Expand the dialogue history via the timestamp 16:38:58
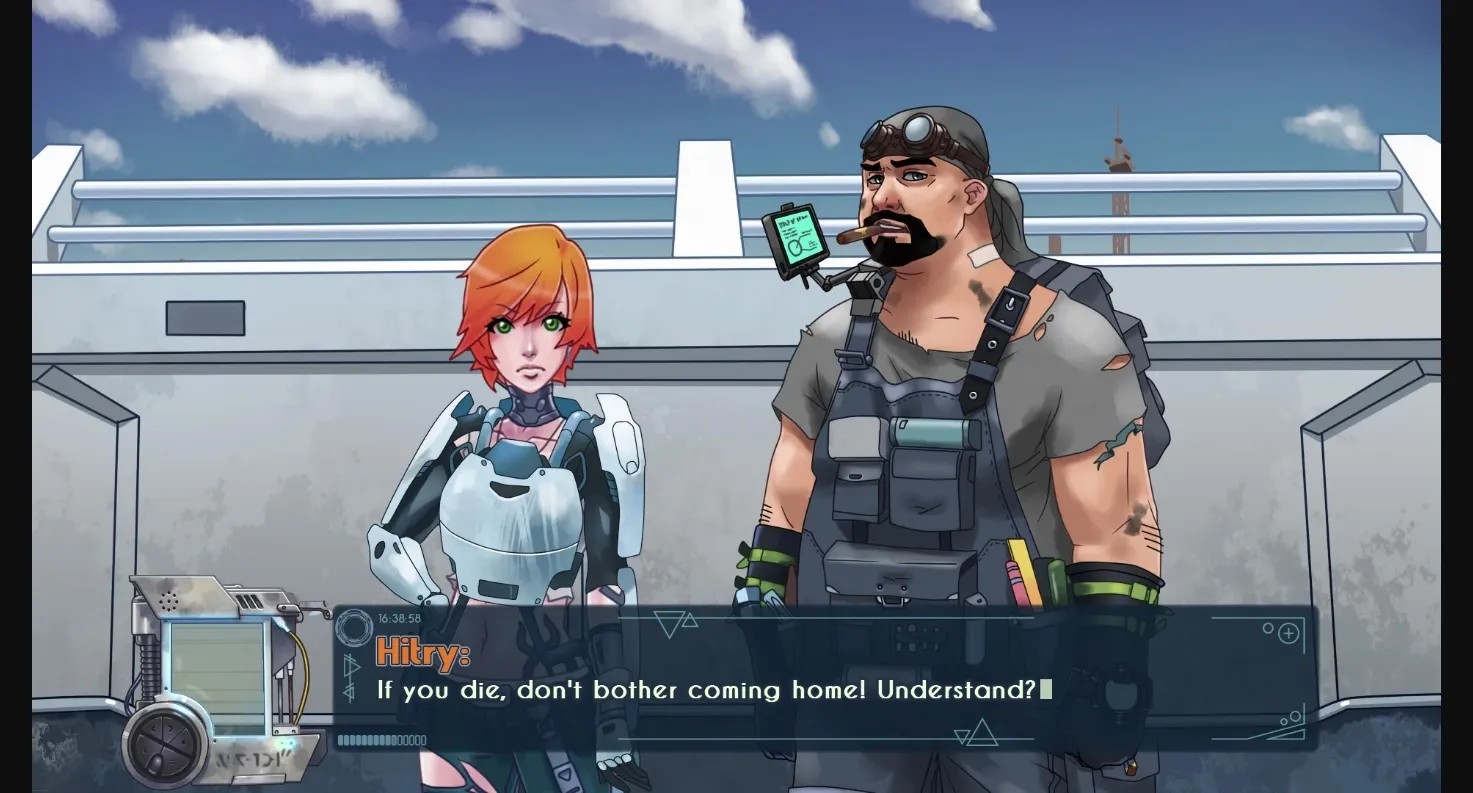This screenshot has height=793, width=1473. (400, 616)
